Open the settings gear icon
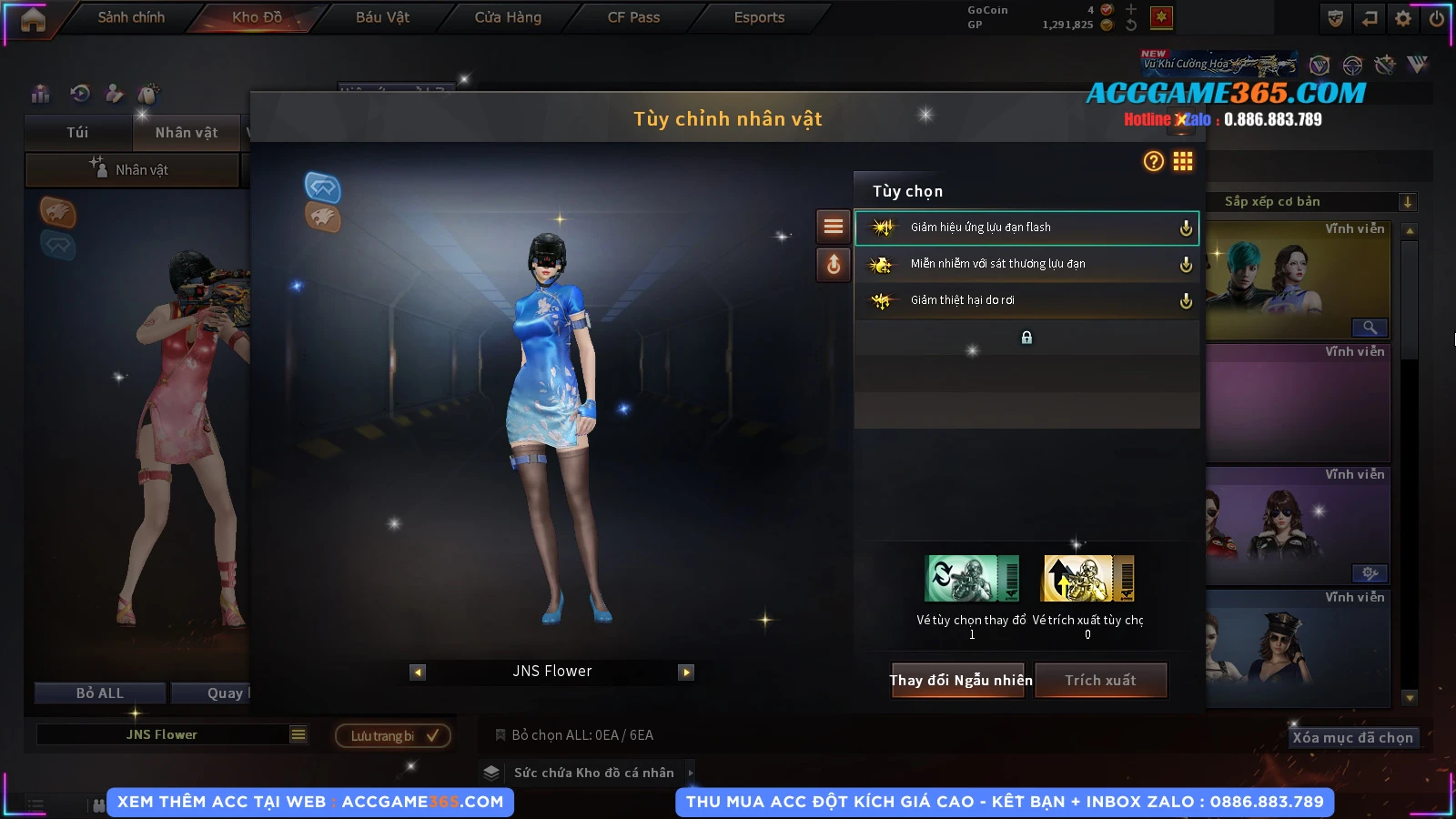 pyautogui.click(x=1403, y=18)
